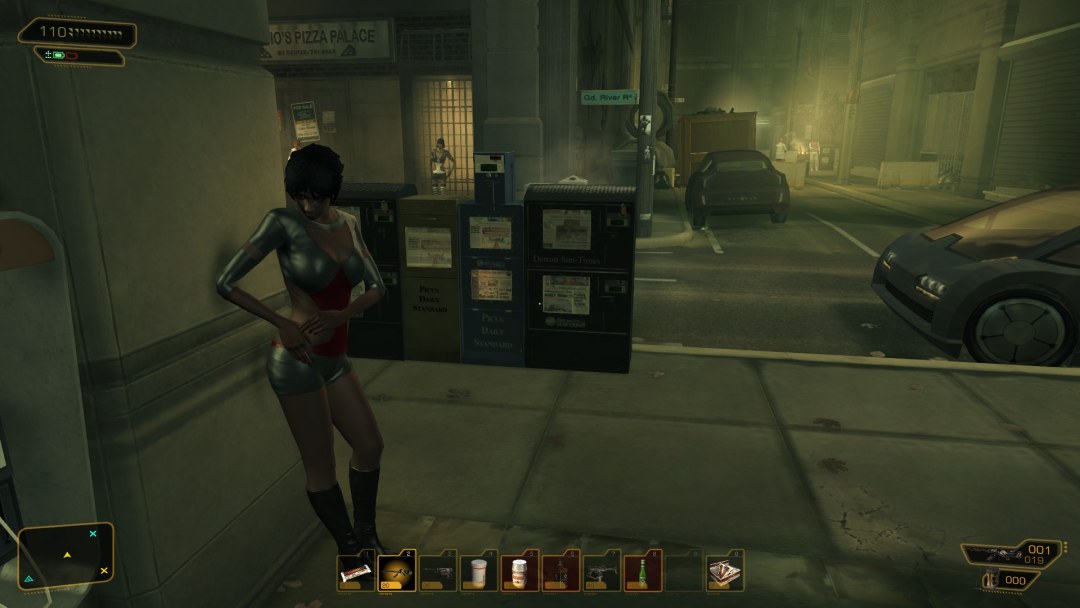Equip the highlighted rifle in slot 2

coord(396,572)
